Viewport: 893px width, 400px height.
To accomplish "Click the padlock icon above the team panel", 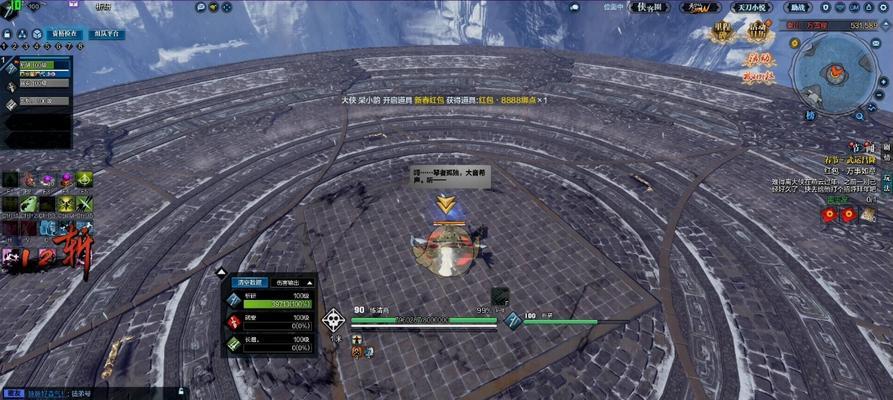I will coord(8,34).
